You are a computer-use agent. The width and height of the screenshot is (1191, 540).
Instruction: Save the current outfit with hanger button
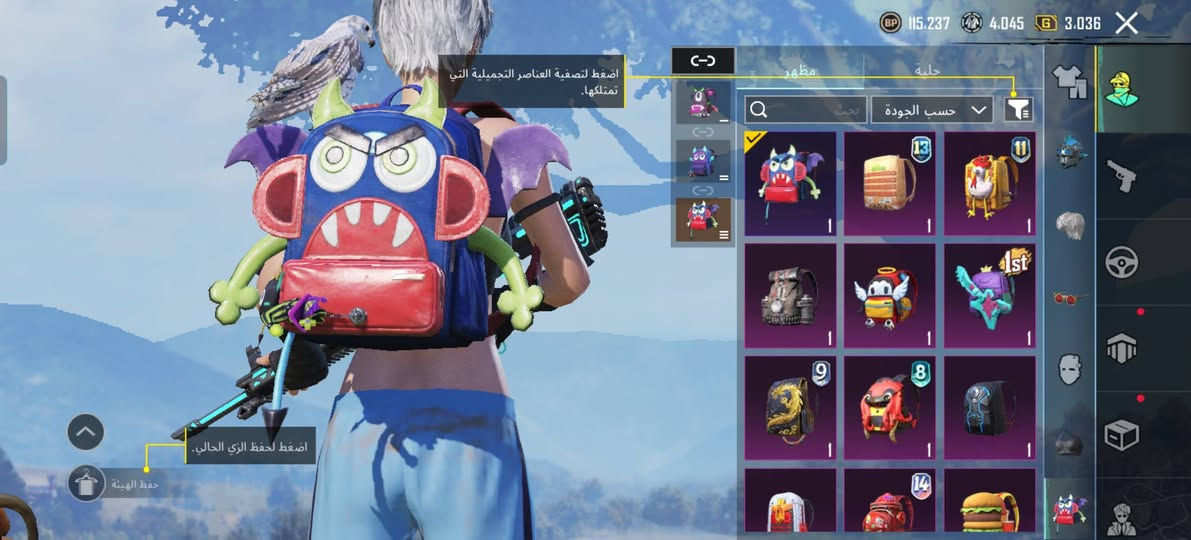[86, 484]
